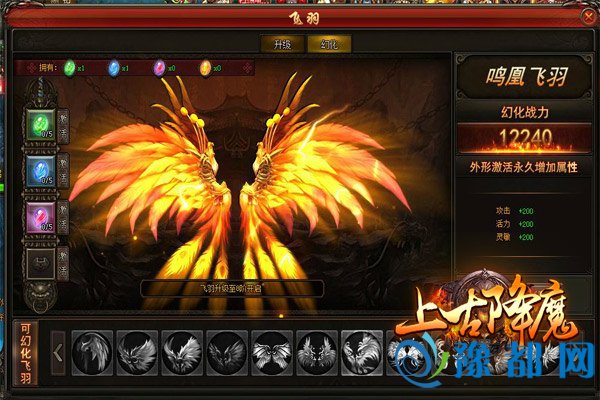Show previous wings with the left arrow
This screenshot has height=400, width=600.
pos(59,352)
